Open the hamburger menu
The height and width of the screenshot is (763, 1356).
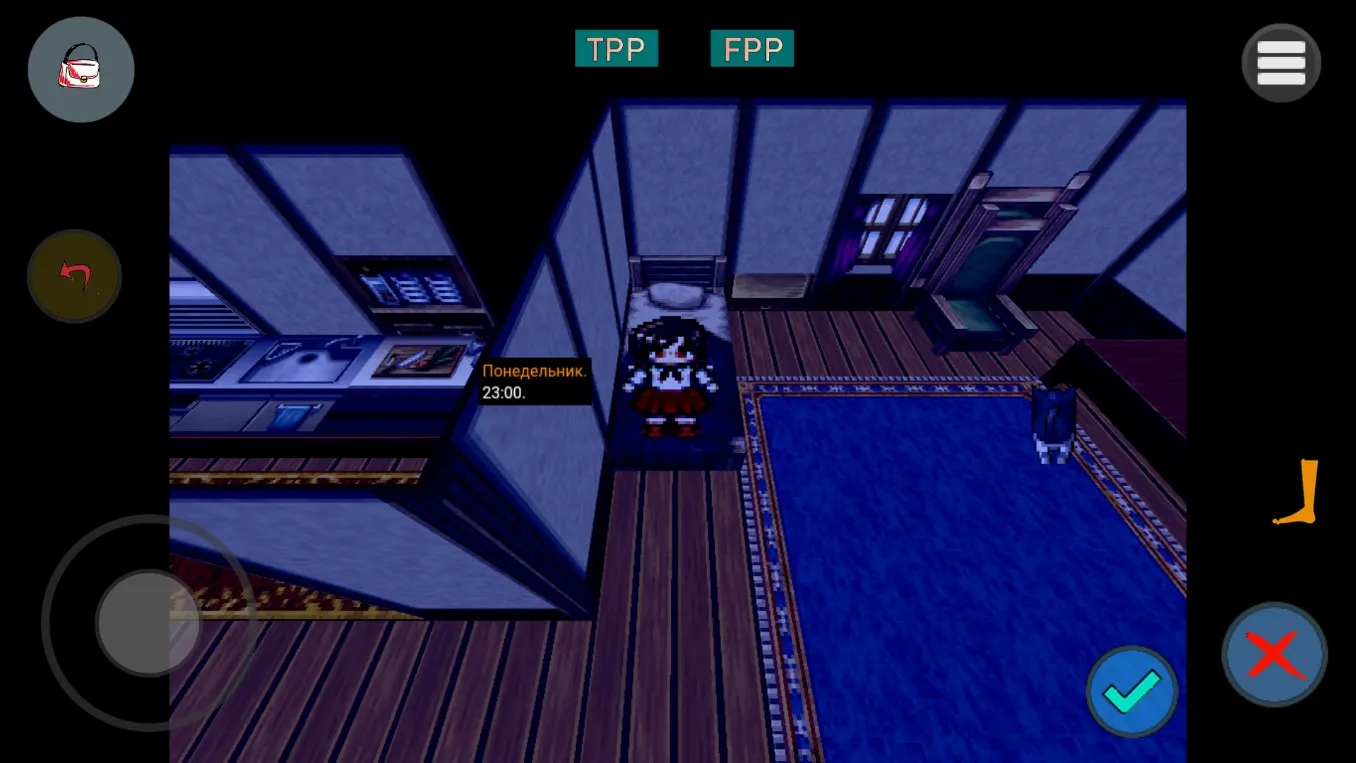(1281, 63)
